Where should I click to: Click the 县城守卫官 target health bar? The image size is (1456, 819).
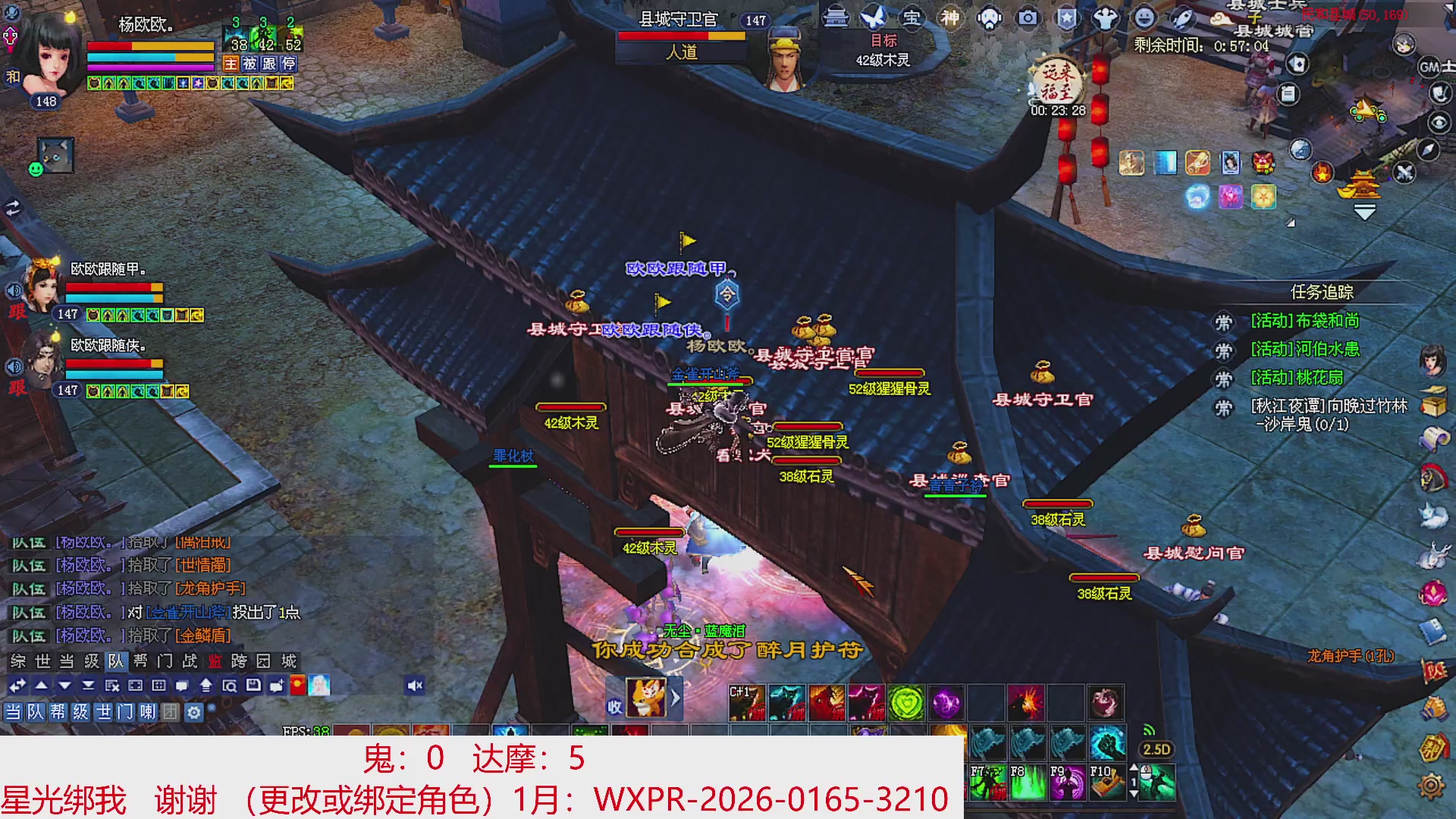pyautogui.click(x=681, y=36)
